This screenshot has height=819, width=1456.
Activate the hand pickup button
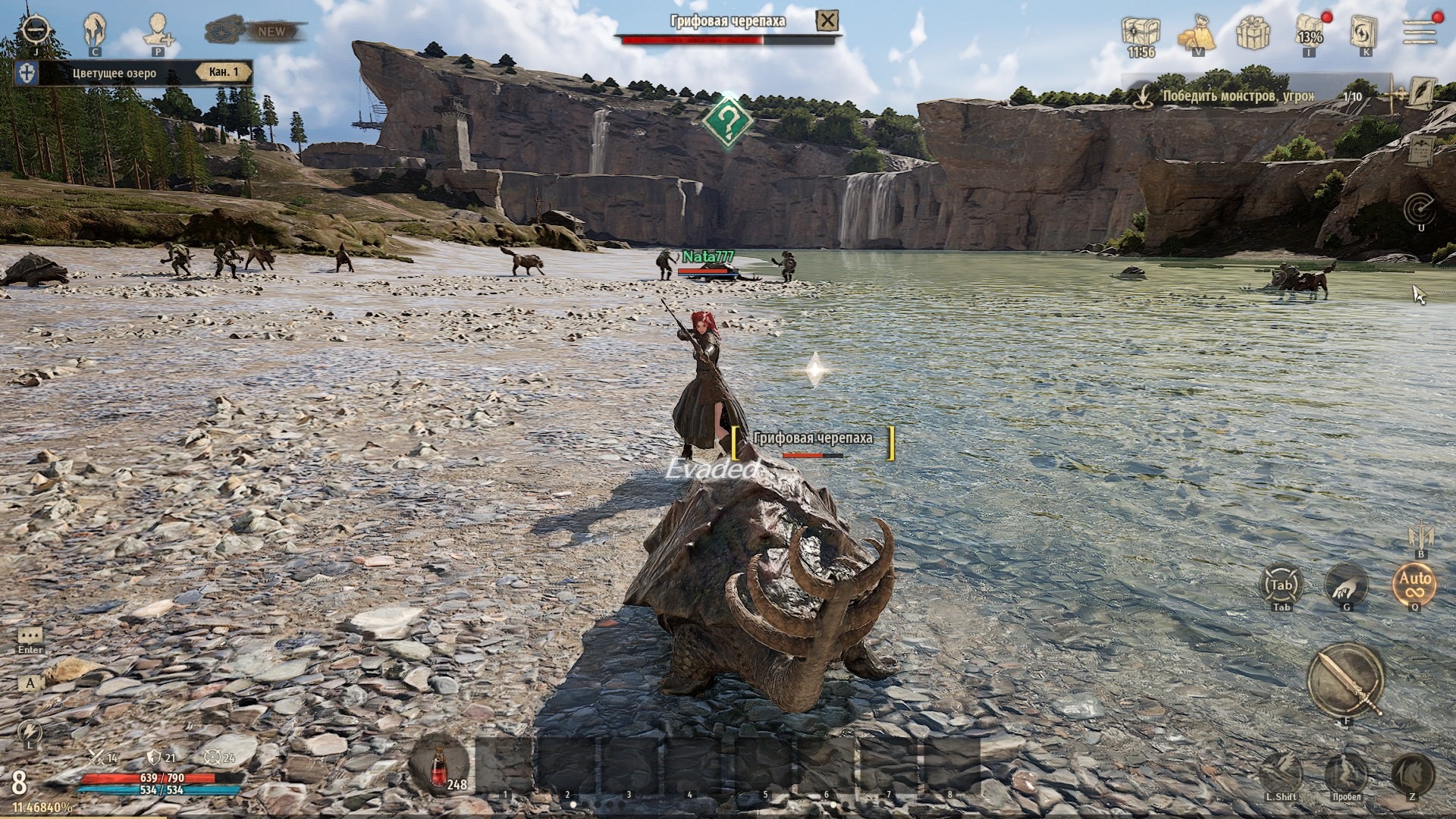(1346, 585)
